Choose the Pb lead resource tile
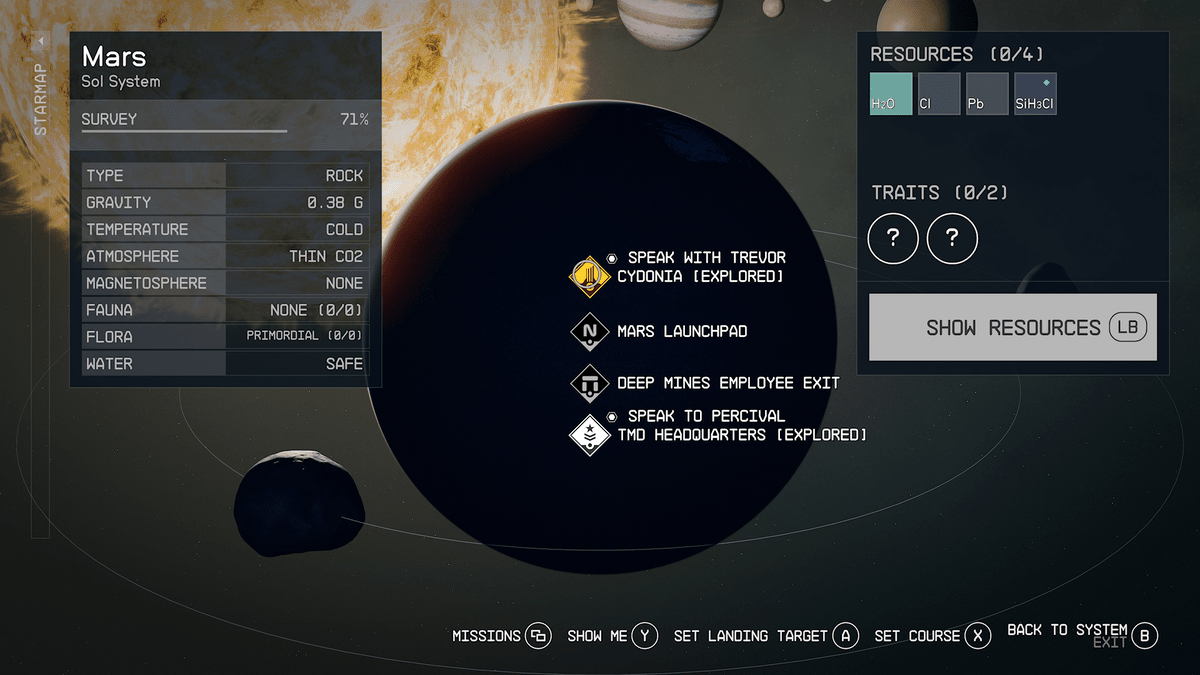 987,94
